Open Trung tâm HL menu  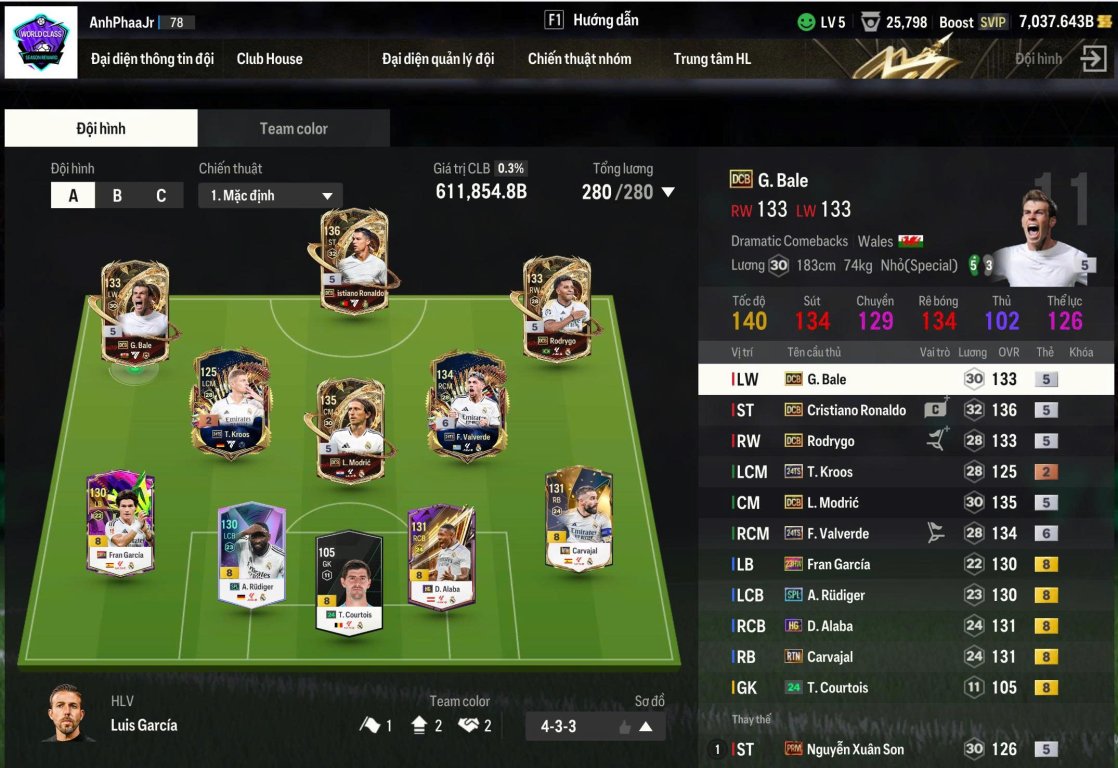click(x=712, y=59)
